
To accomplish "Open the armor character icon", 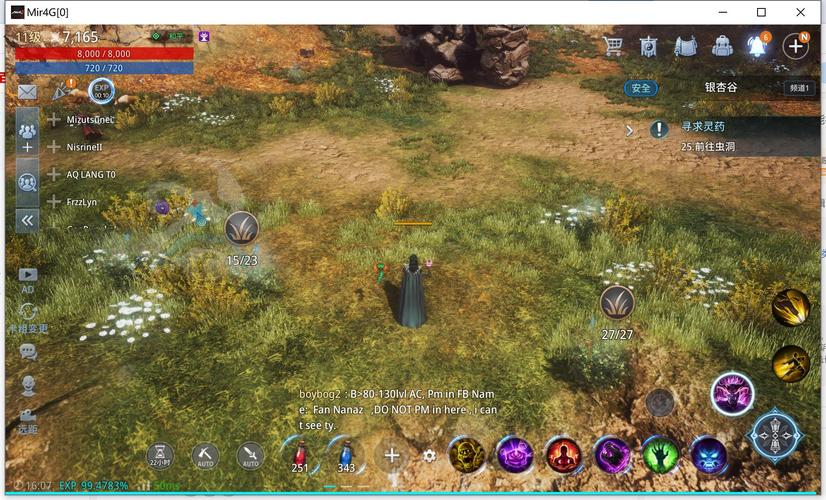I will tap(685, 46).
